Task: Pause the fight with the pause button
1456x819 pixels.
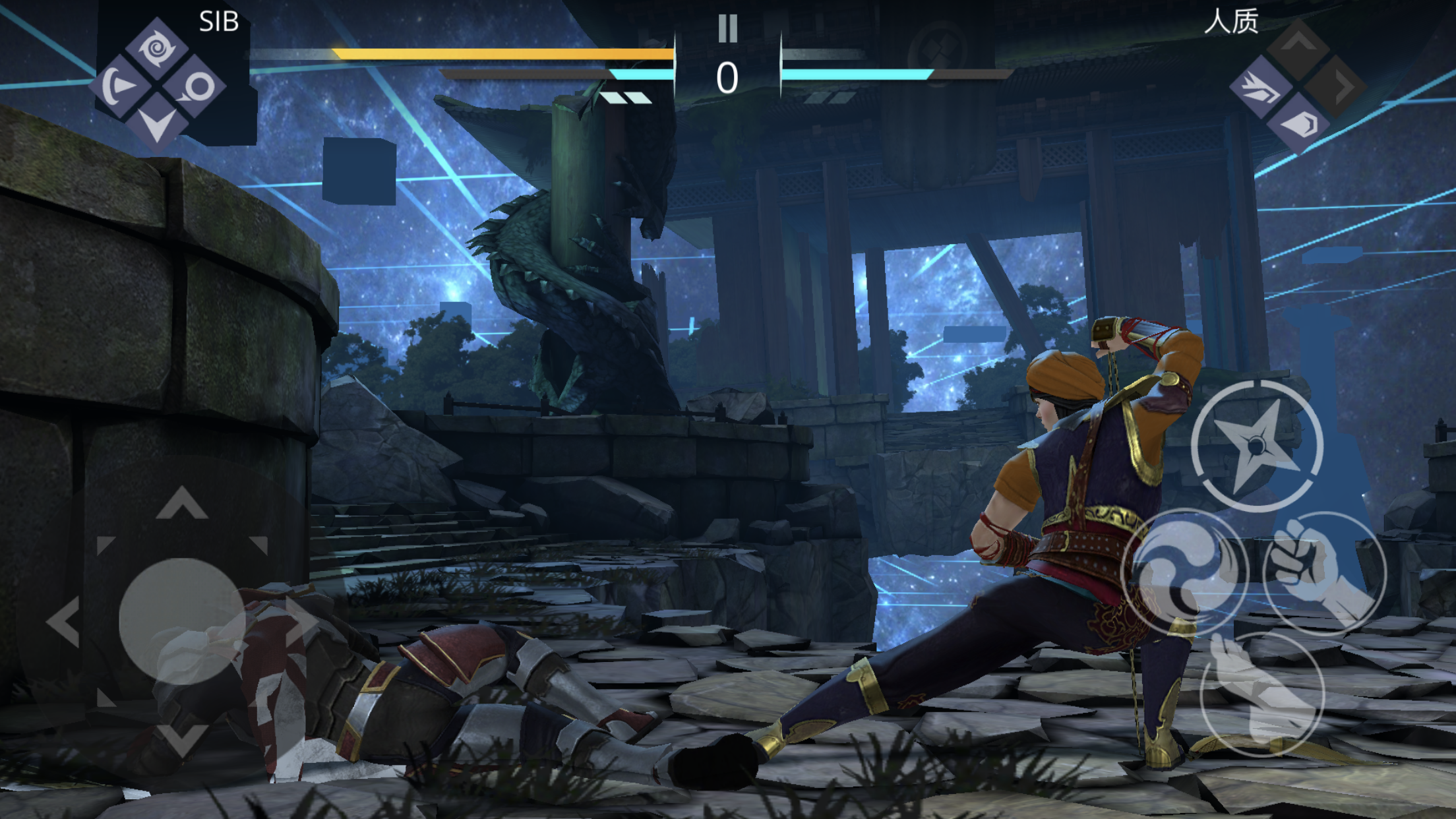Action: click(727, 29)
